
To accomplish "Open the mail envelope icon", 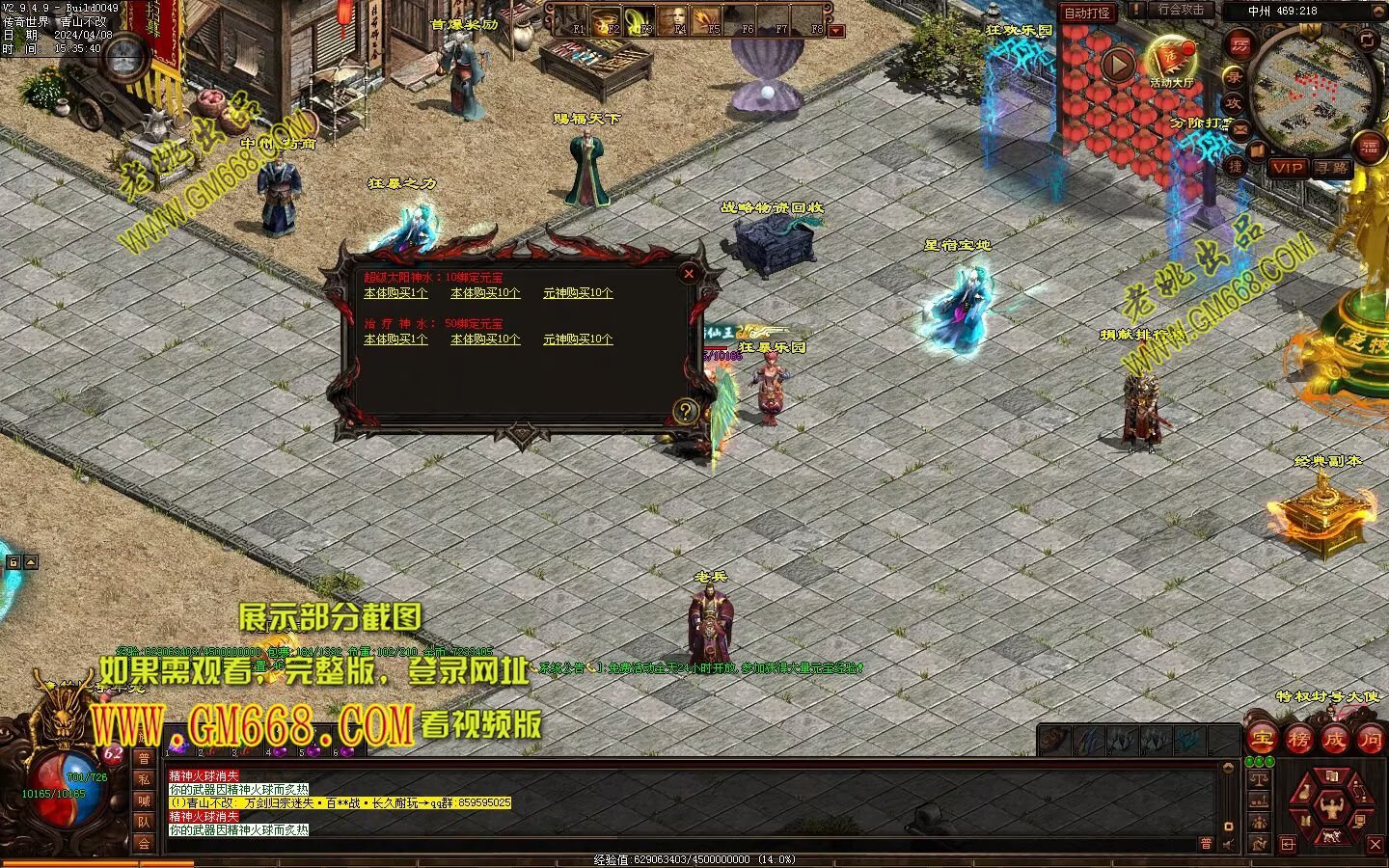I will click(1240, 126).
